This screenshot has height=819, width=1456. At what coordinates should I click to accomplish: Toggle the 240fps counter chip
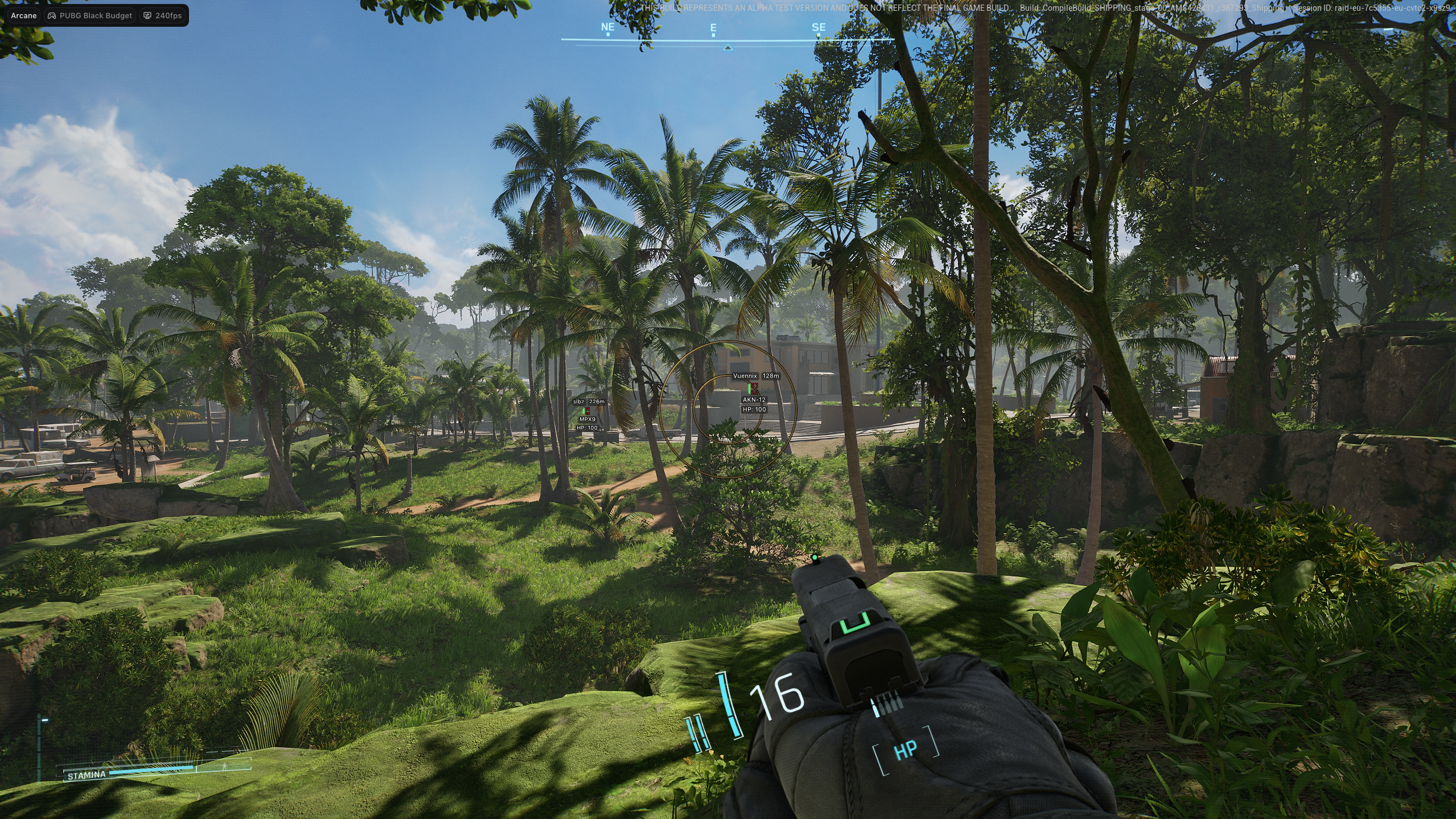[162, 15]
